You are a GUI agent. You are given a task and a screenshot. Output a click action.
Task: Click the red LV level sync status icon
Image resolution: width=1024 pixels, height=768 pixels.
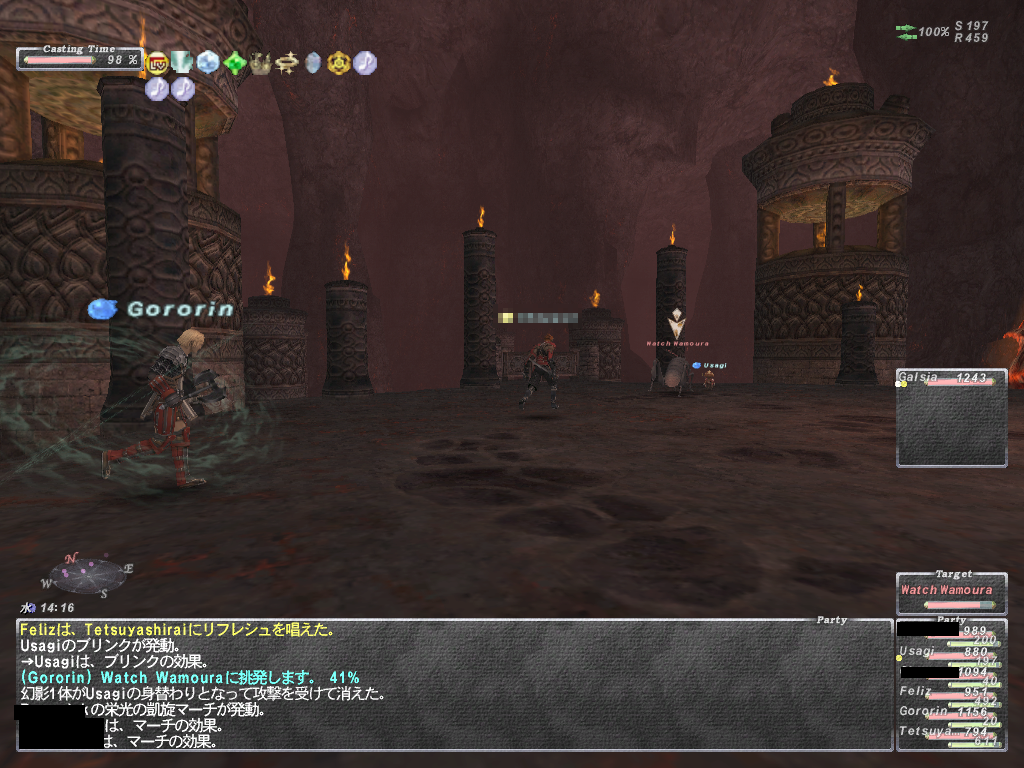coord(157,64)
